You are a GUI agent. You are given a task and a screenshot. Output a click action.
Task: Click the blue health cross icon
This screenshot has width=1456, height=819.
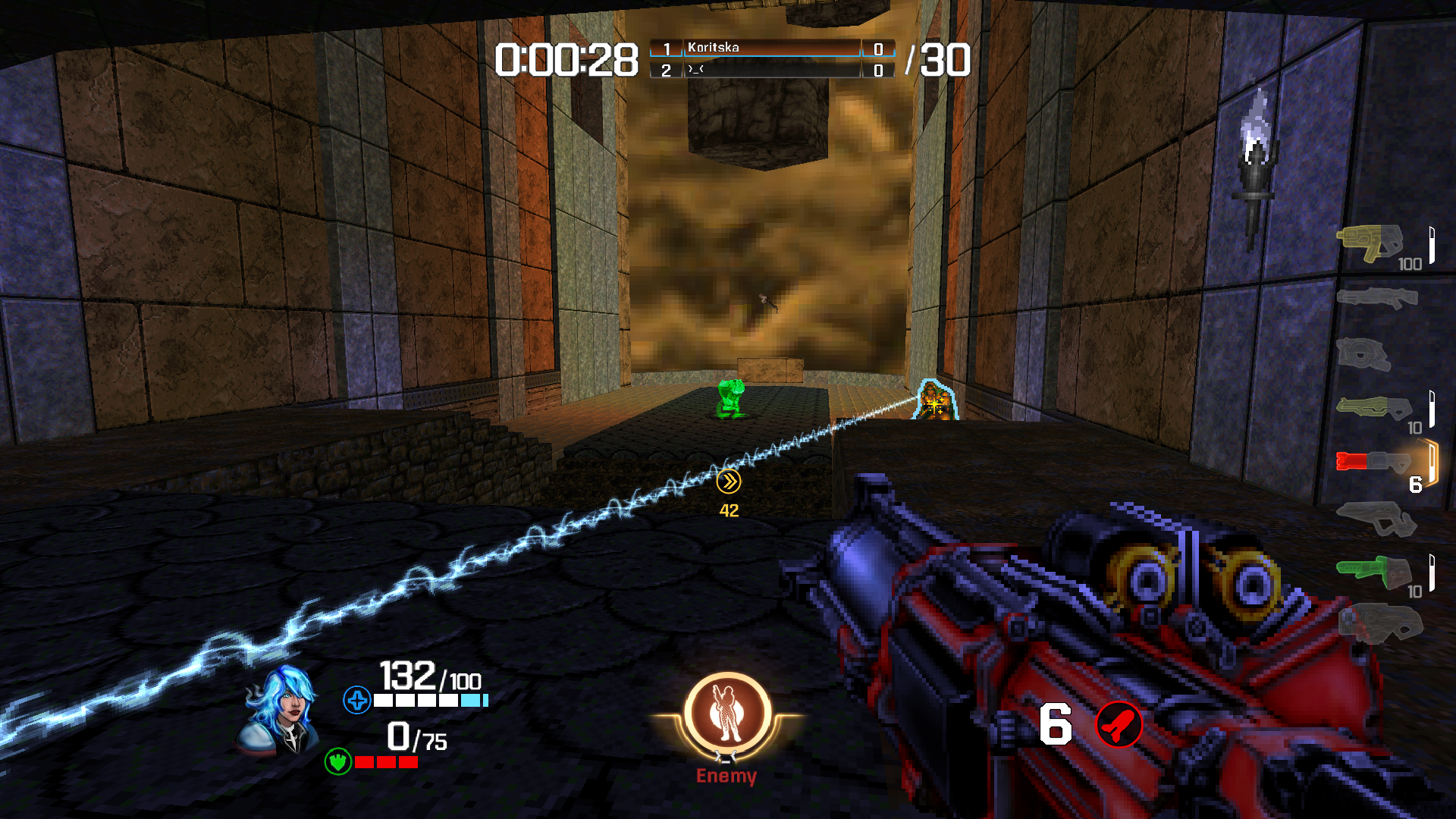click(x=356, y=700)
